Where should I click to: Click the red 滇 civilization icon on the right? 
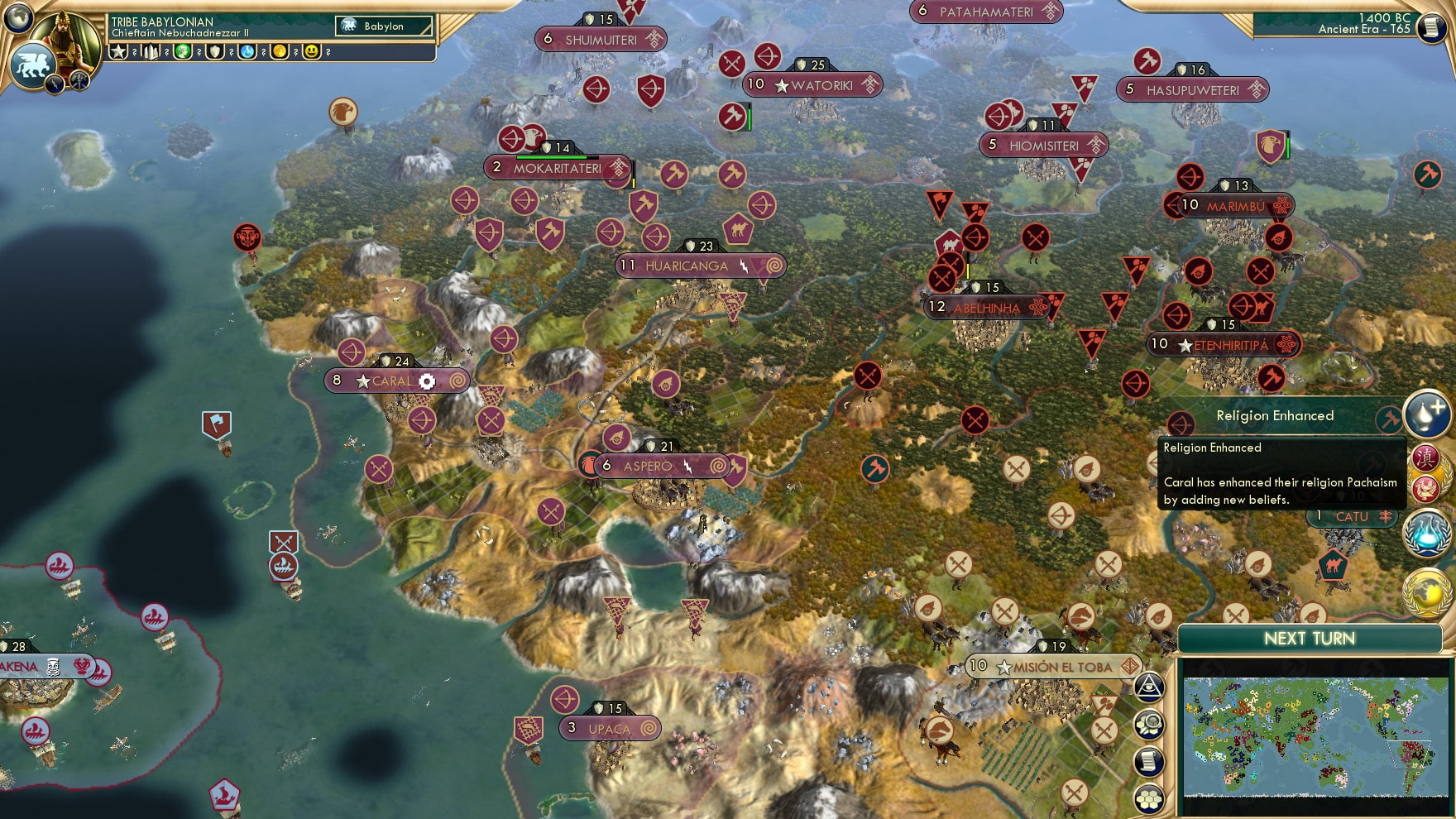click(1425, 455)
